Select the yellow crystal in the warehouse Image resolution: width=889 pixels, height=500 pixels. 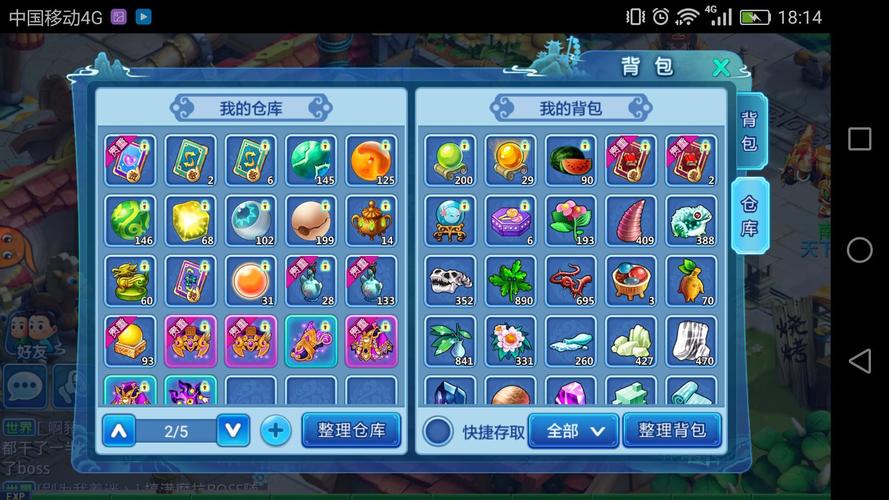pyautogui.click(x=190, y=221)
